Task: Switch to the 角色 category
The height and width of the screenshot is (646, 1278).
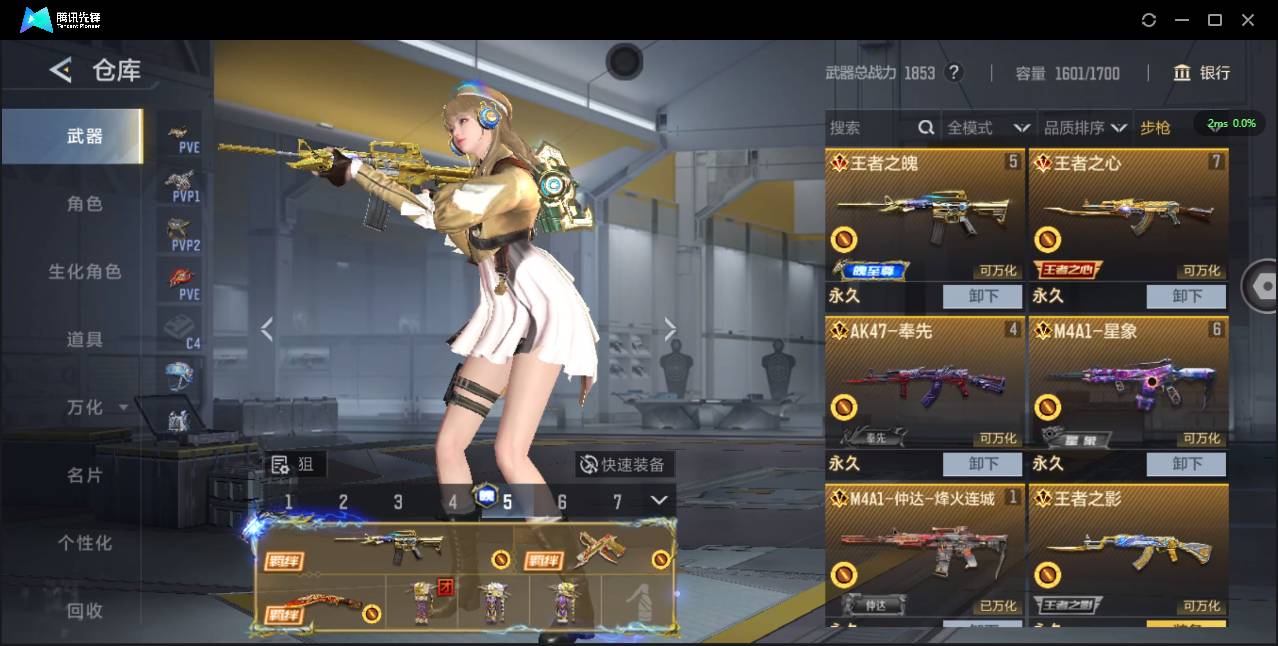Action: click(84, 204)
